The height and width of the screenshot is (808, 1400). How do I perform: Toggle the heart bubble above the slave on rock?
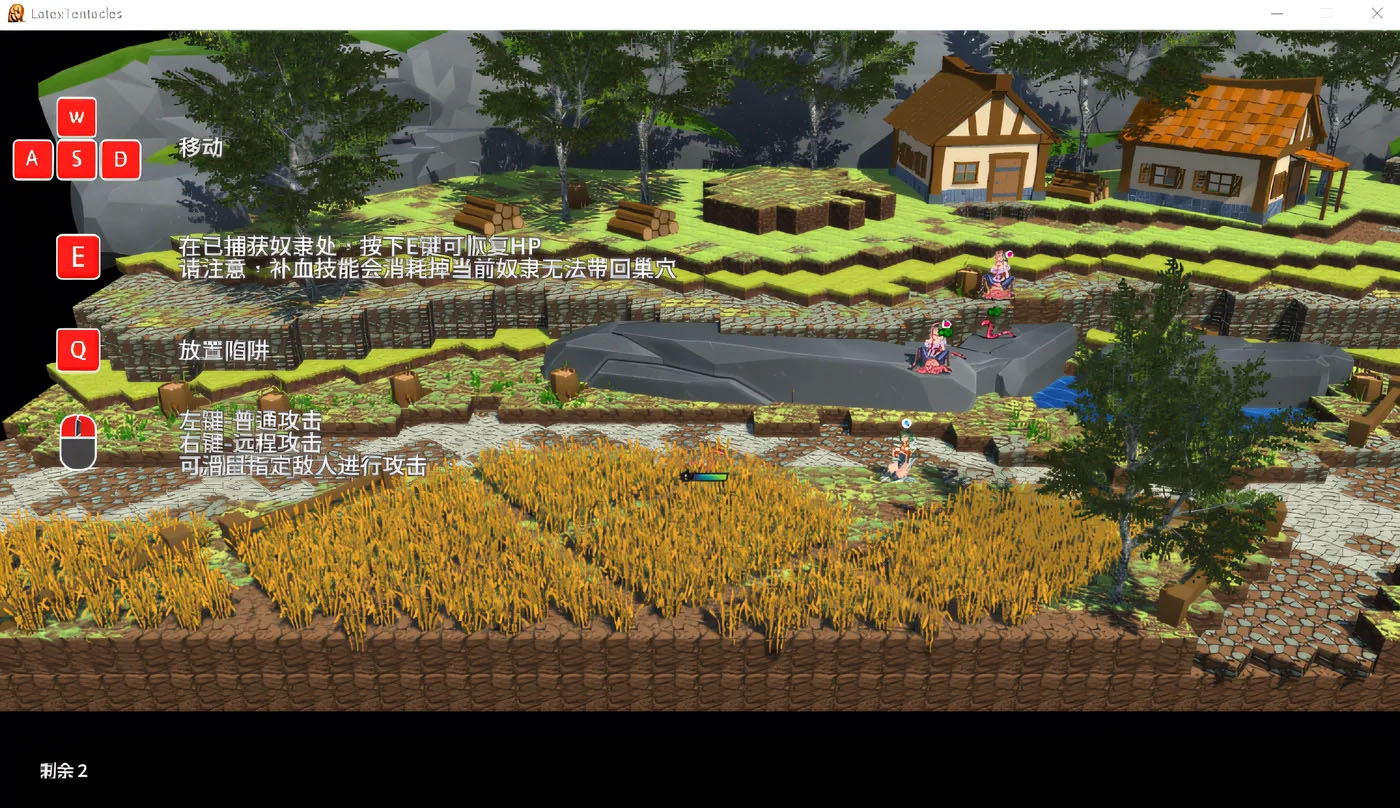(x=947, y=323)
